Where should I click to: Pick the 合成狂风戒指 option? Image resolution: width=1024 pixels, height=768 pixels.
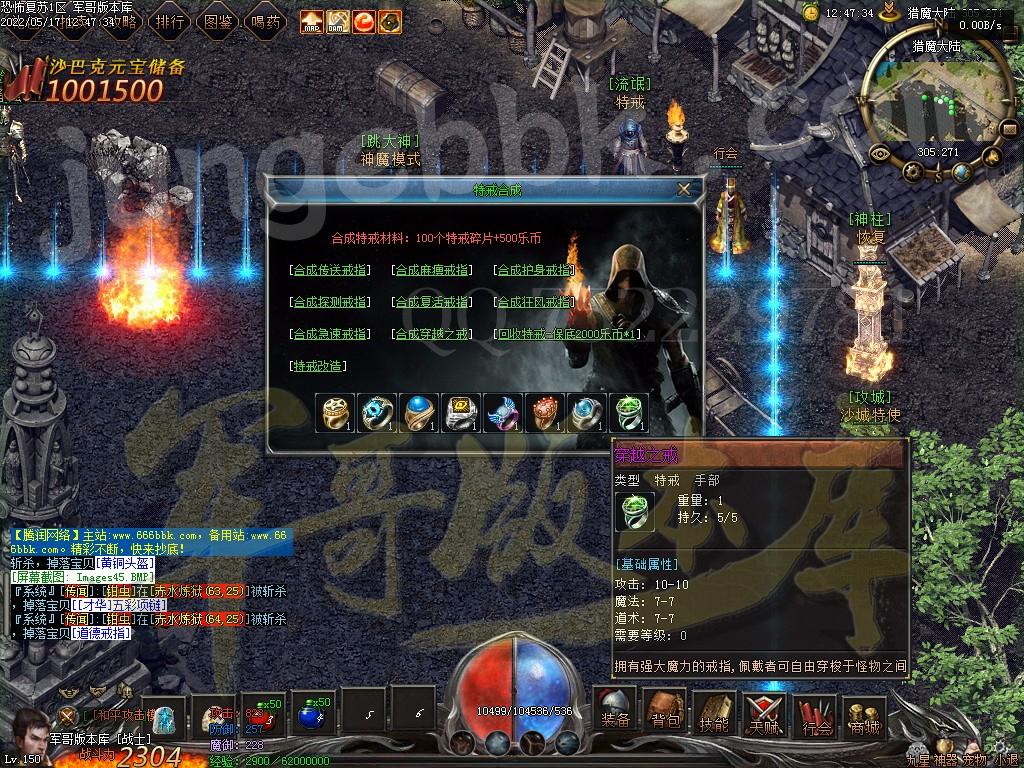(536, 302)
